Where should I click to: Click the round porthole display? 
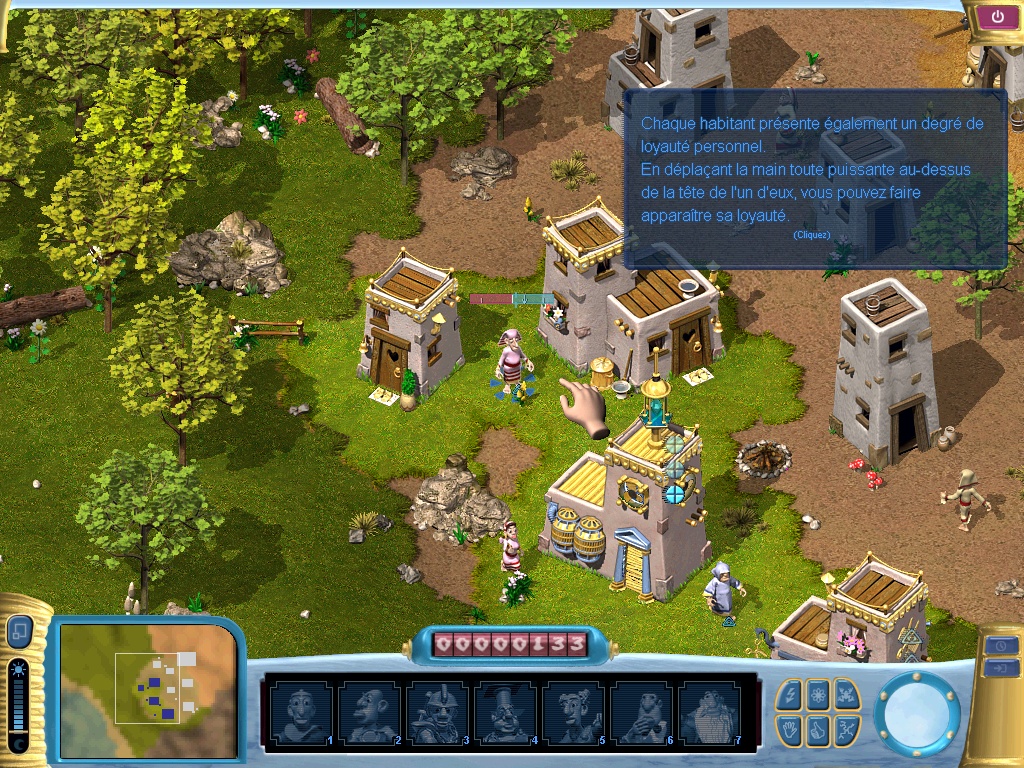click(916, 713)
